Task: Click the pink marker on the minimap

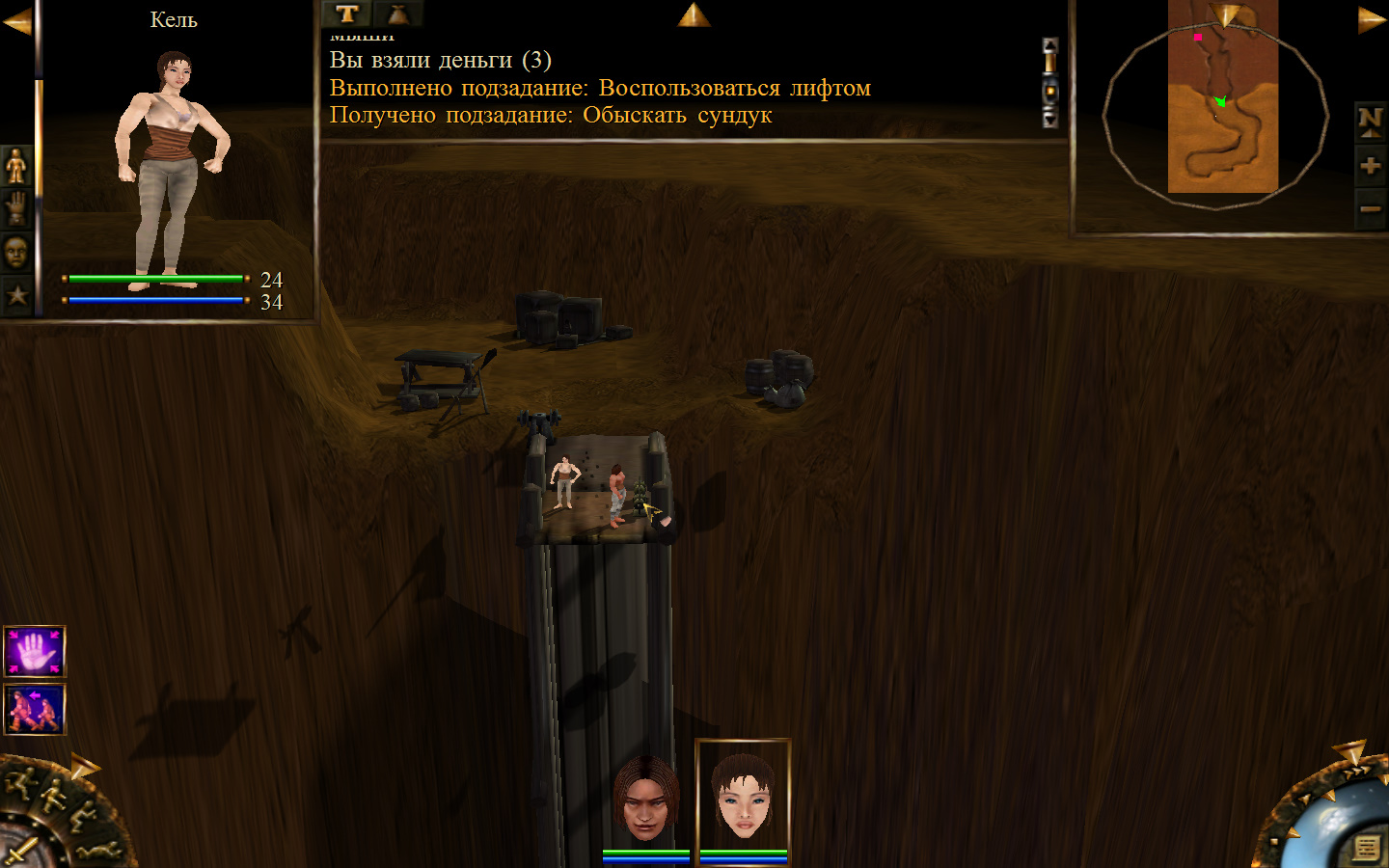Action: 1197,38
